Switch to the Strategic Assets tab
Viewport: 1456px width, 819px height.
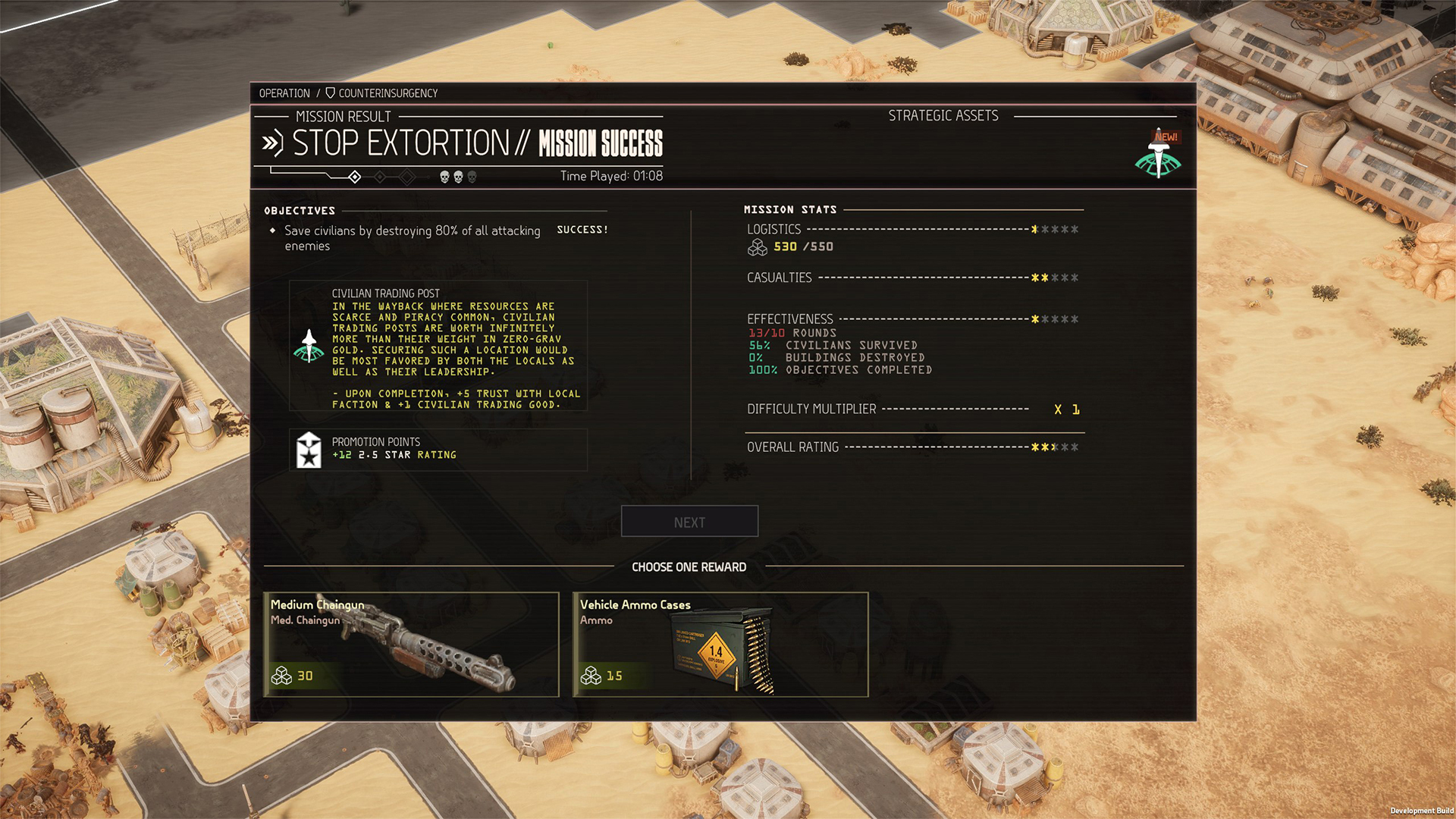(x=943, y=115)
